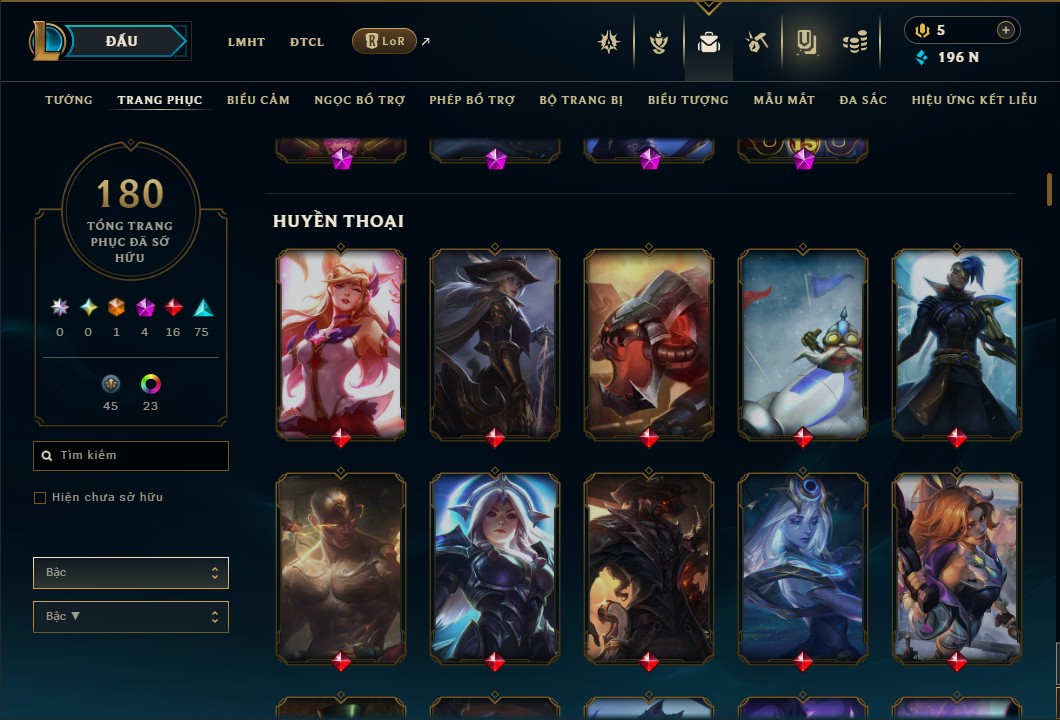Click the plus button to buy RP
This screenshot has height=720, width=1060.
click(x=1005, y=30)
